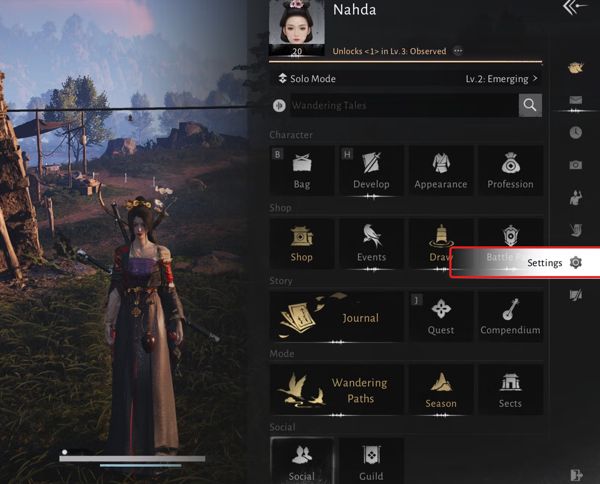Click the Wandering Tales search field
Viewport: 600px width, 484px height.
[x=400, y=105]
